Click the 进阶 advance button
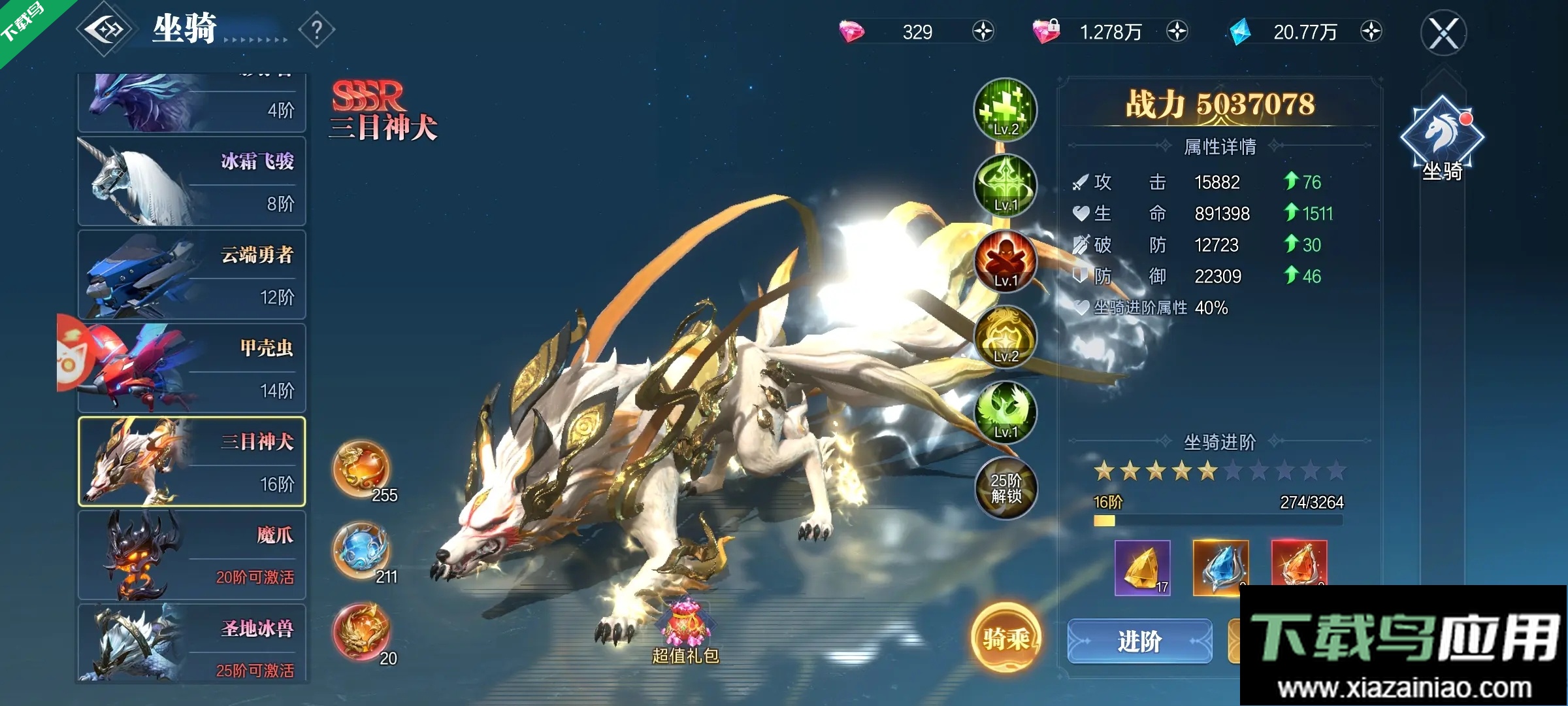1568x706 pixels. (1139, 641)
